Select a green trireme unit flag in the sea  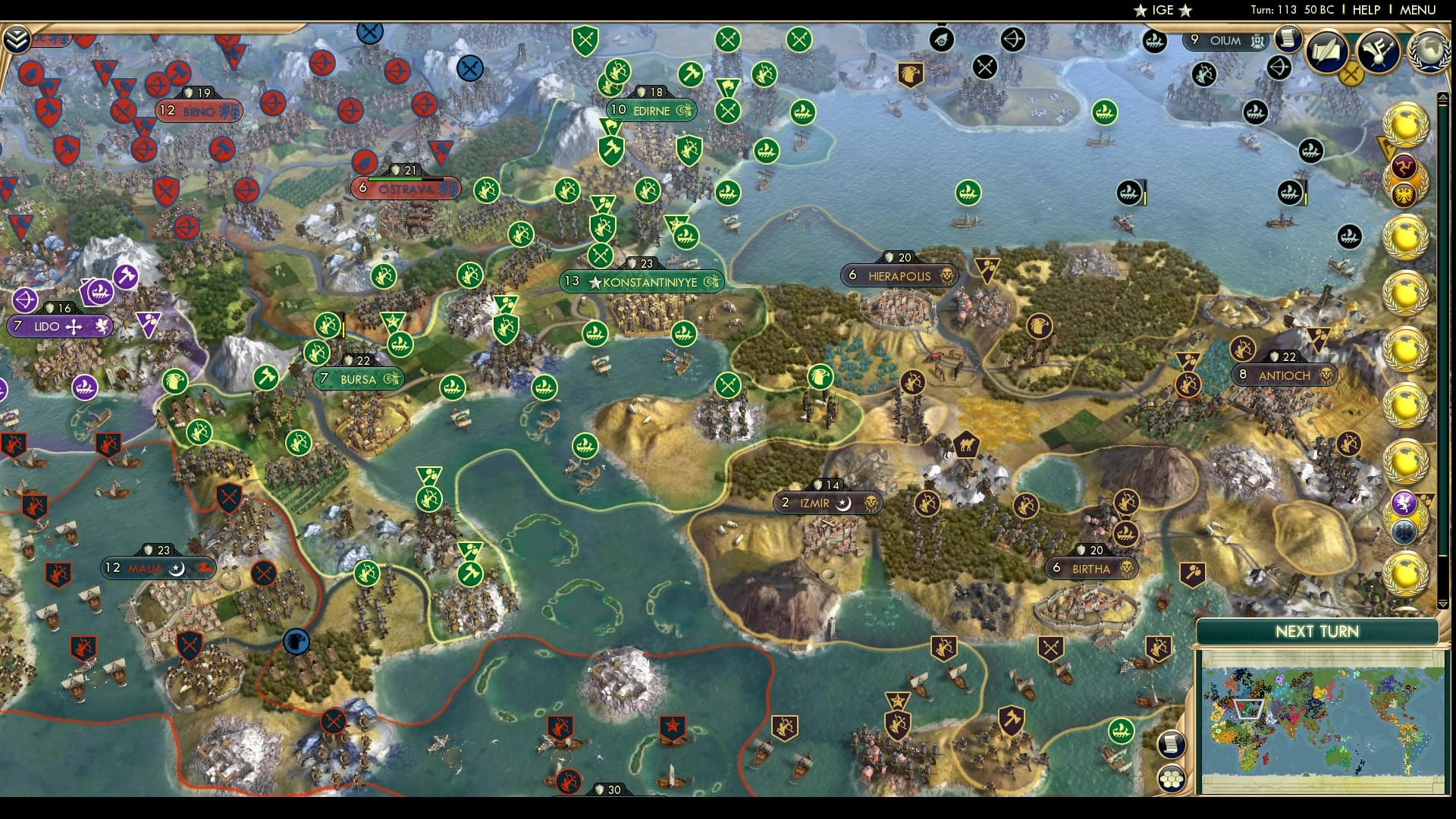[595, 332]
